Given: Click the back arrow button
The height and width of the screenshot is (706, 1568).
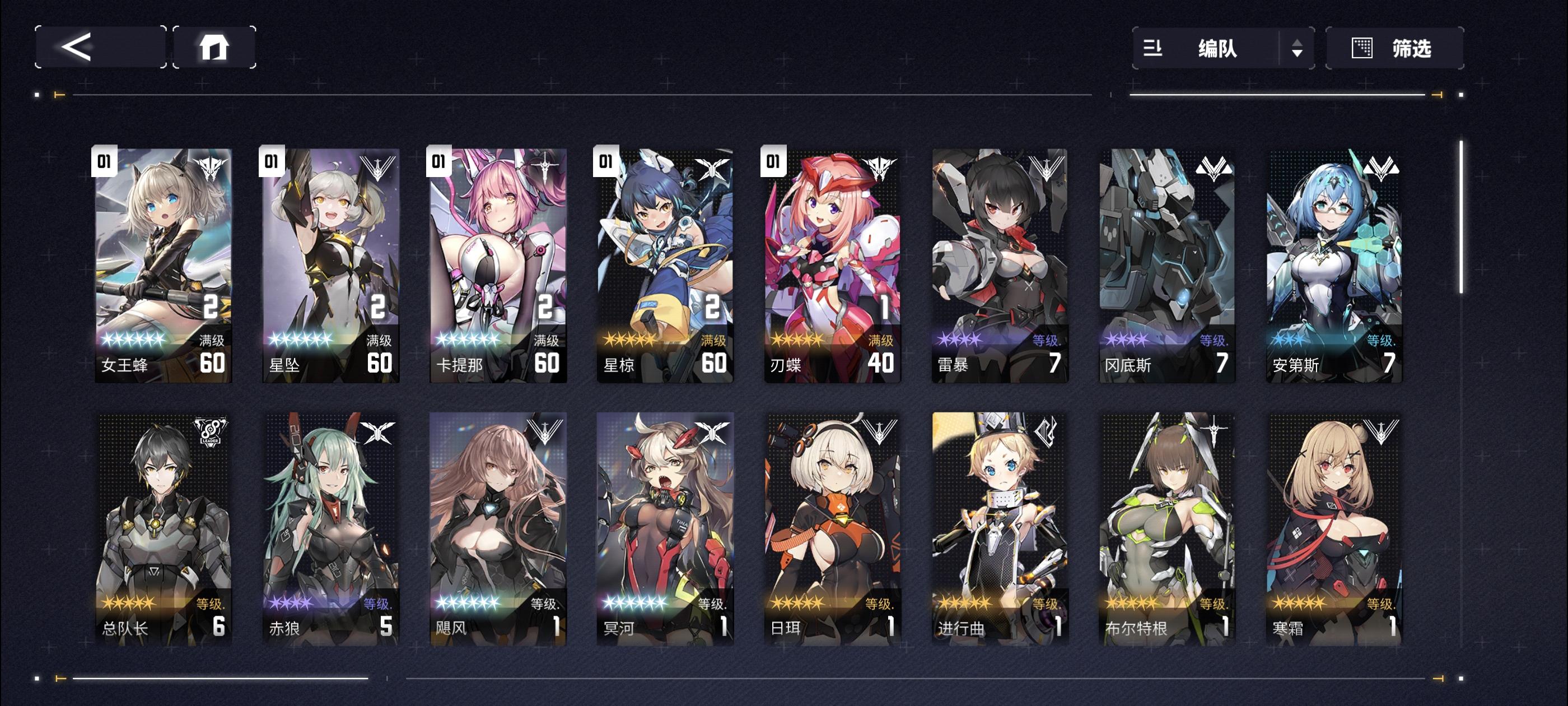Looking at the screenshot, I should pos(100,47).
